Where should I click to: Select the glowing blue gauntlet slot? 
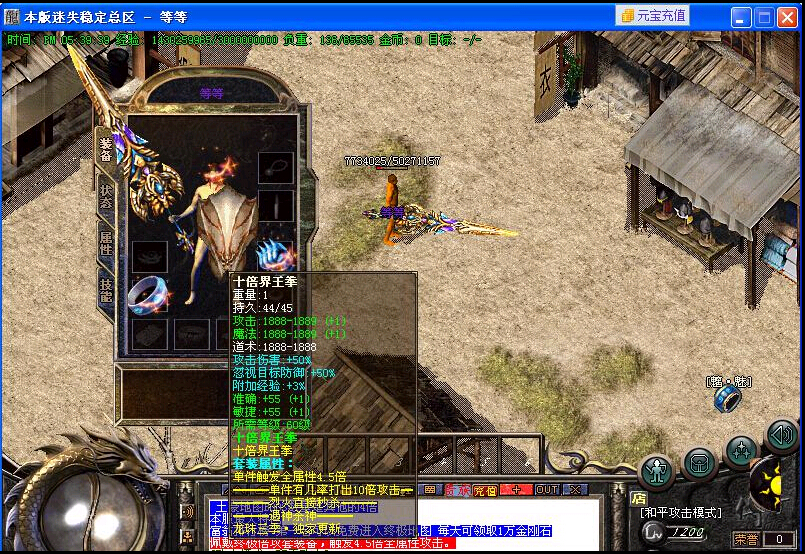tap(274, 254)
